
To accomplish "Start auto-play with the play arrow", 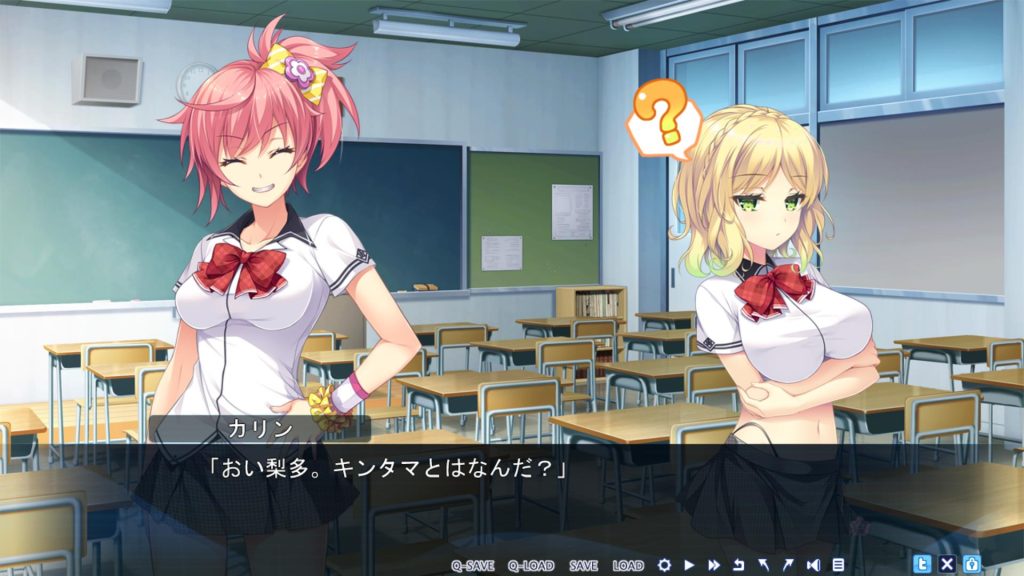I will tap(689, 565).
